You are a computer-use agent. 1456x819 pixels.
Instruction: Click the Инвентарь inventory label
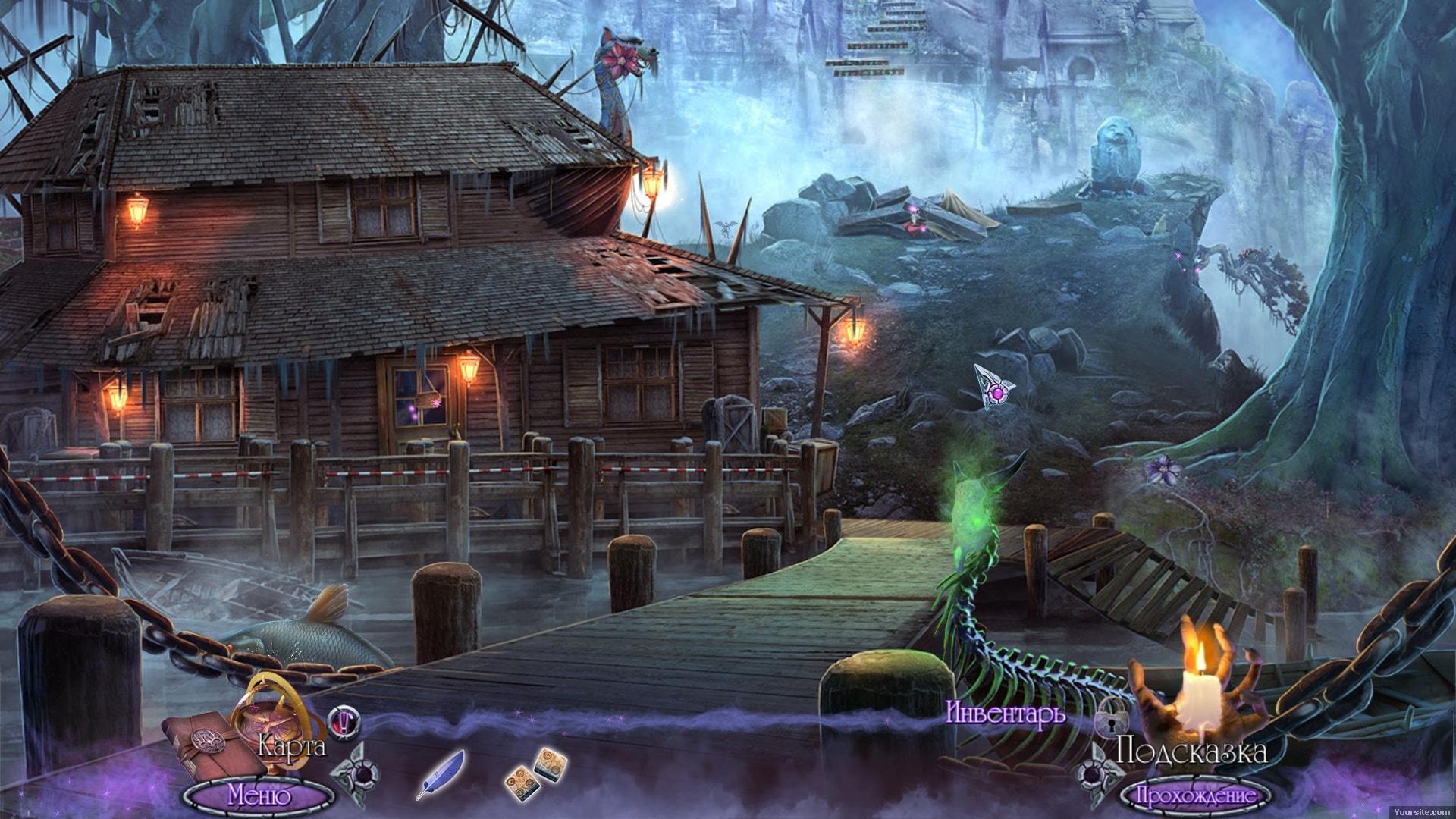click(x=1006, y=714)
